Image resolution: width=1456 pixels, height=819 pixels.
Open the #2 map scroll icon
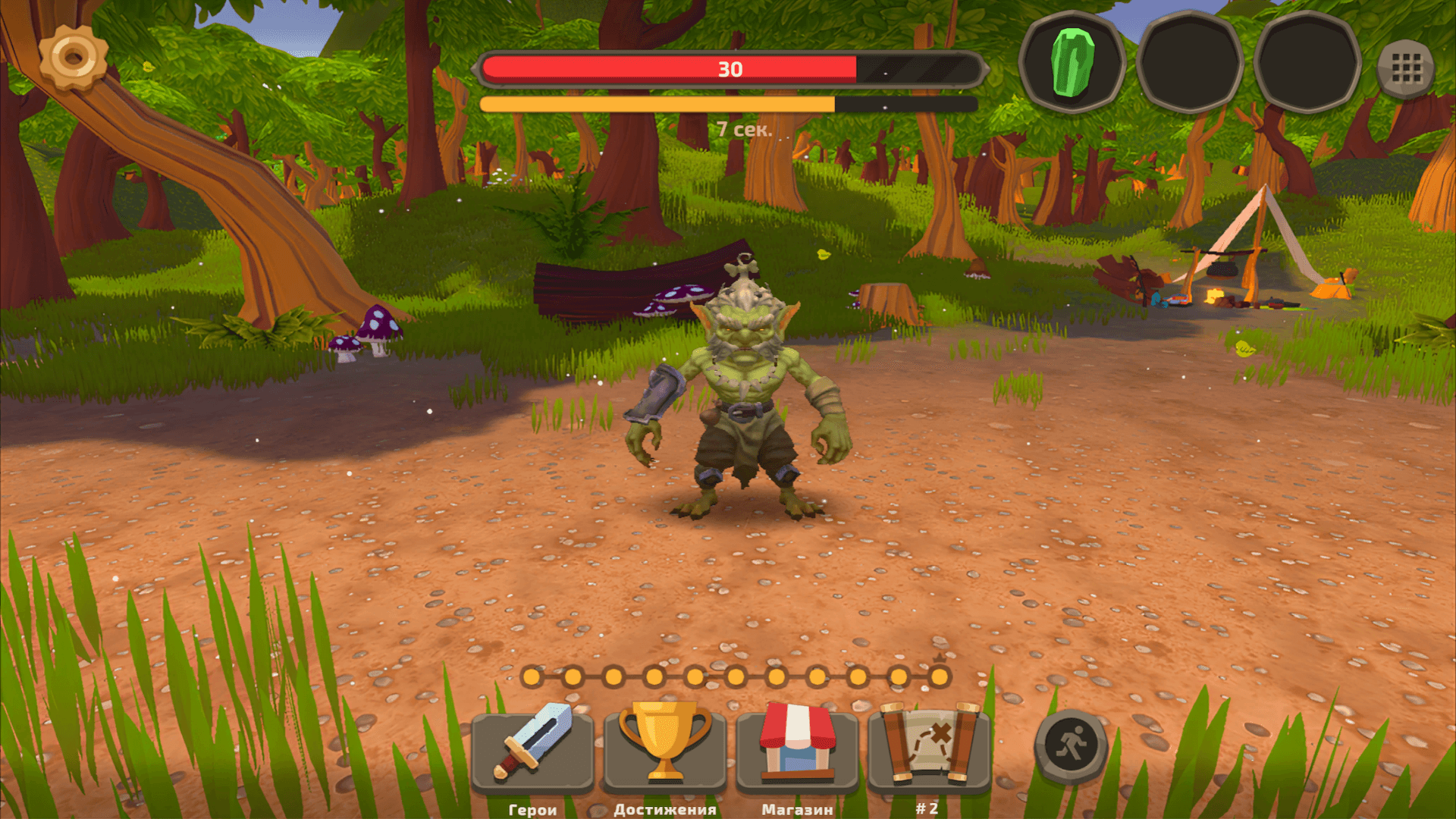tap(924, 751)
